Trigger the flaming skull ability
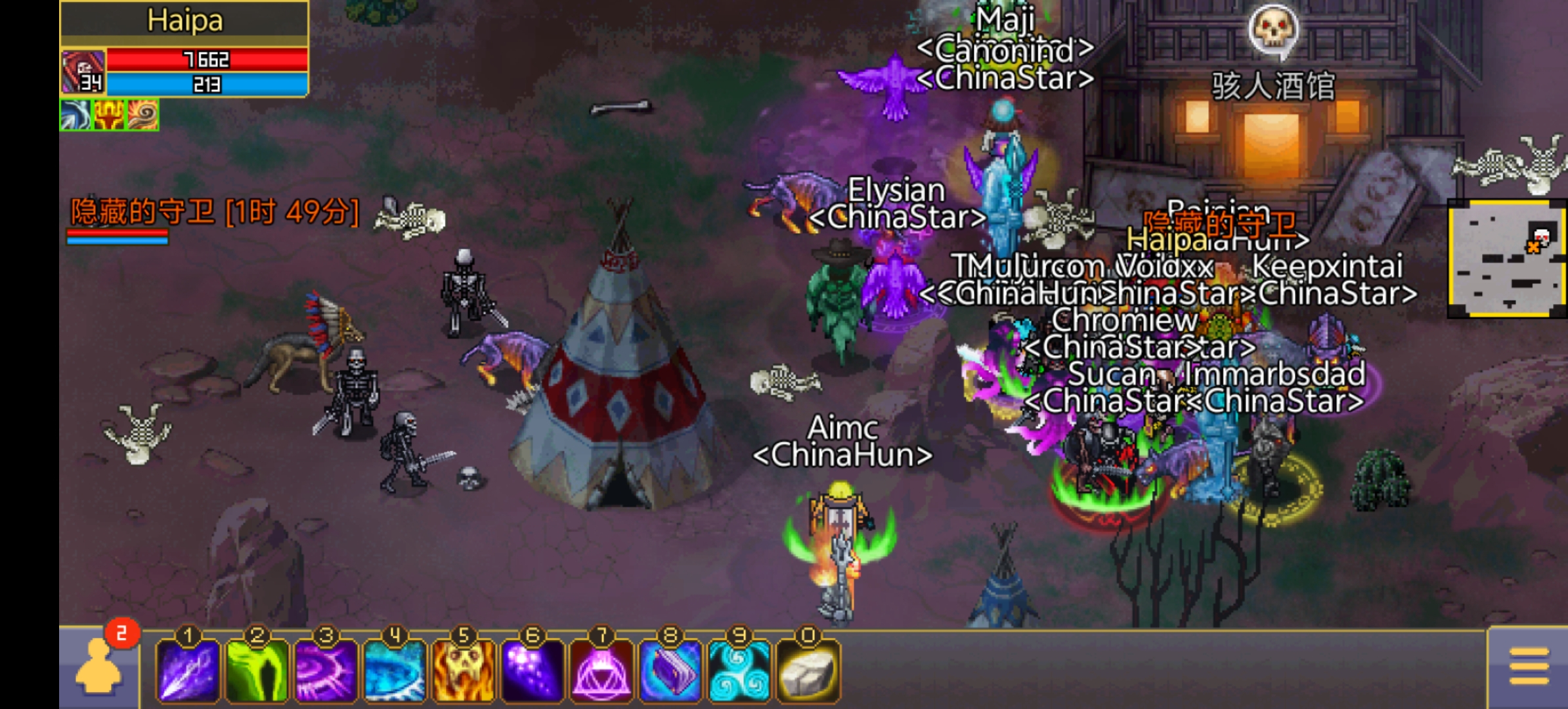The width and height of the screenshot is (1568, 709). pos(464,671)
